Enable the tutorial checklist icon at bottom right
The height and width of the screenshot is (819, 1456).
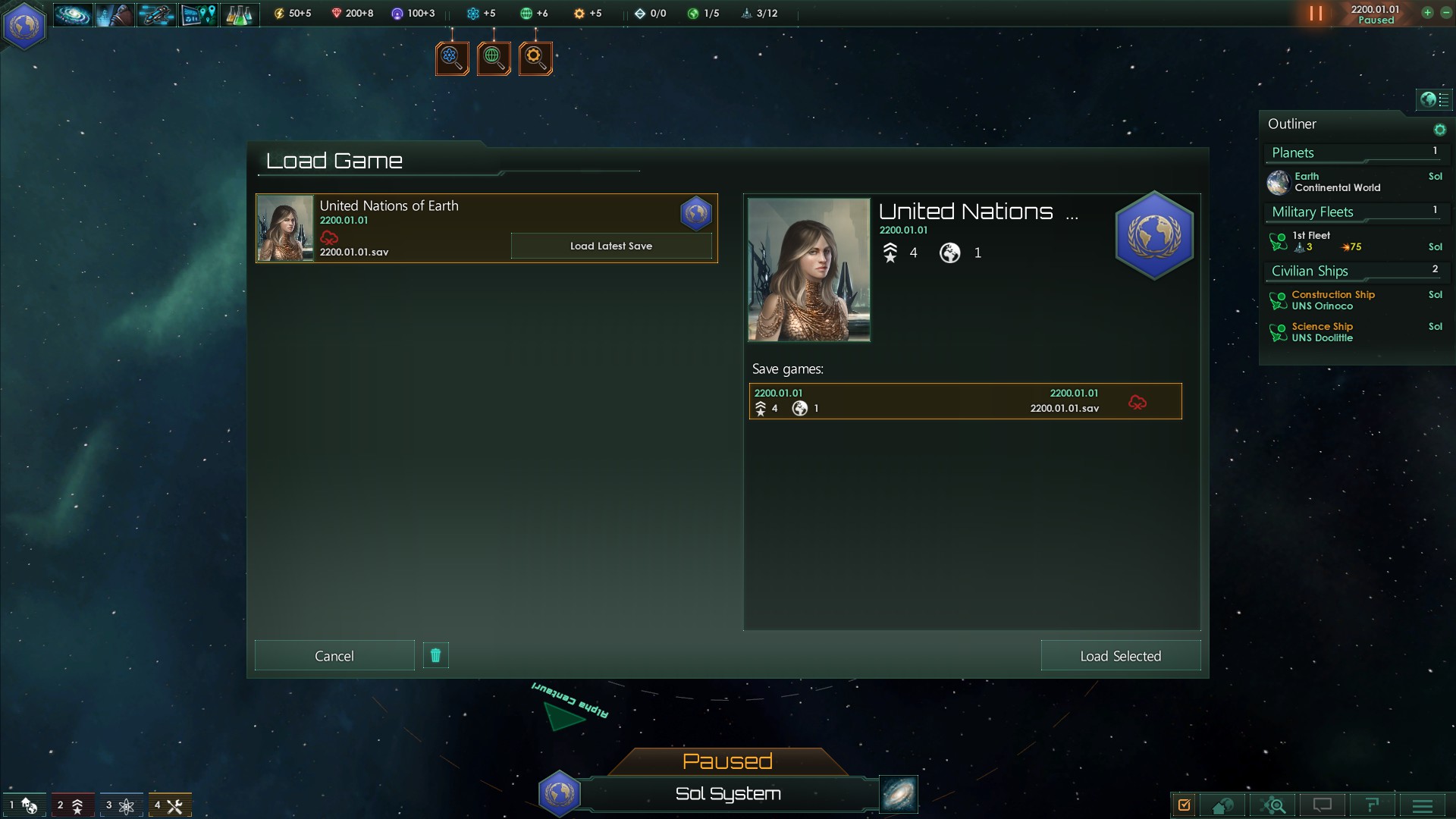(x=1185, y=805)
